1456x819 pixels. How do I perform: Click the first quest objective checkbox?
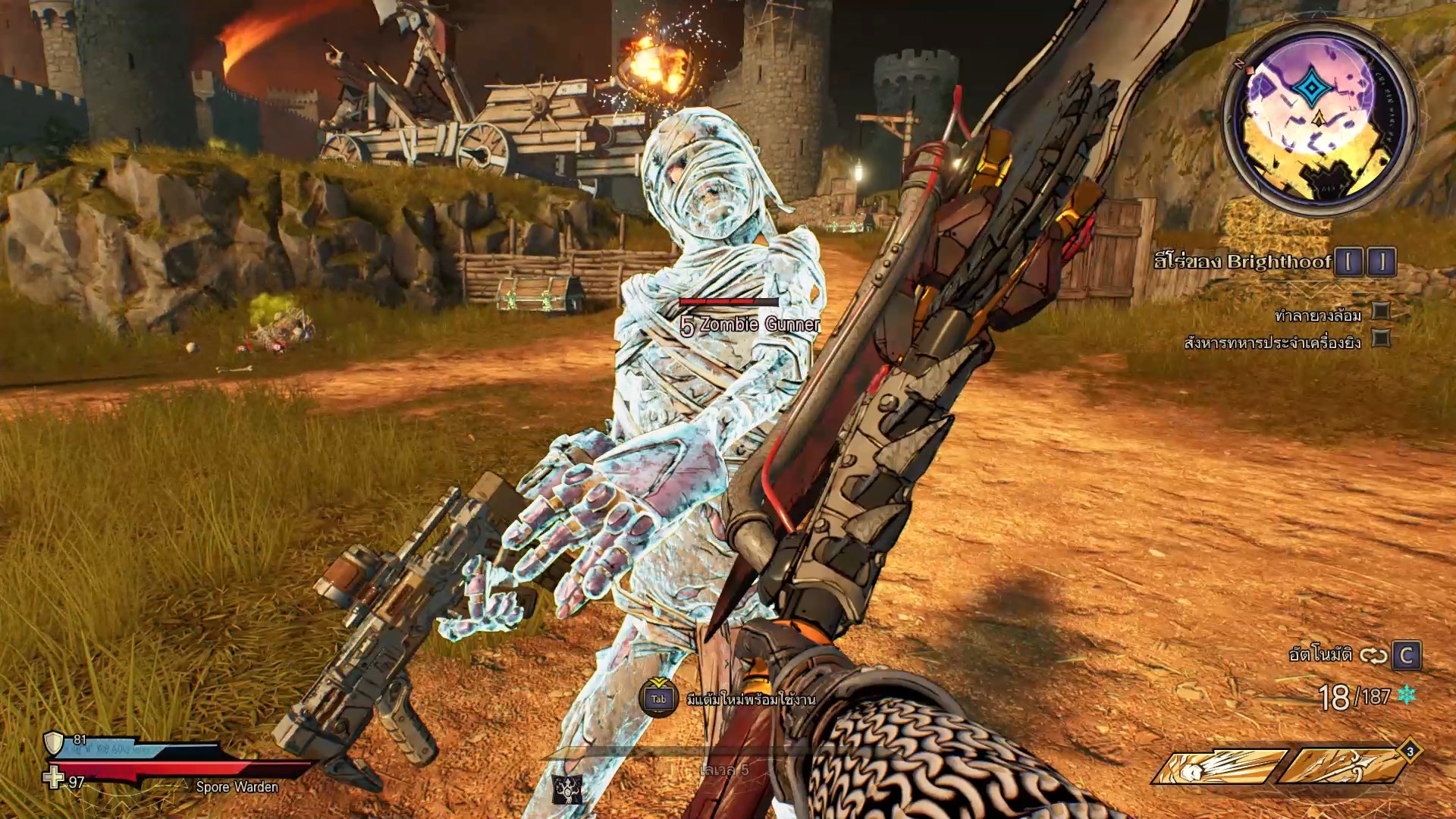click(1382, 312)
